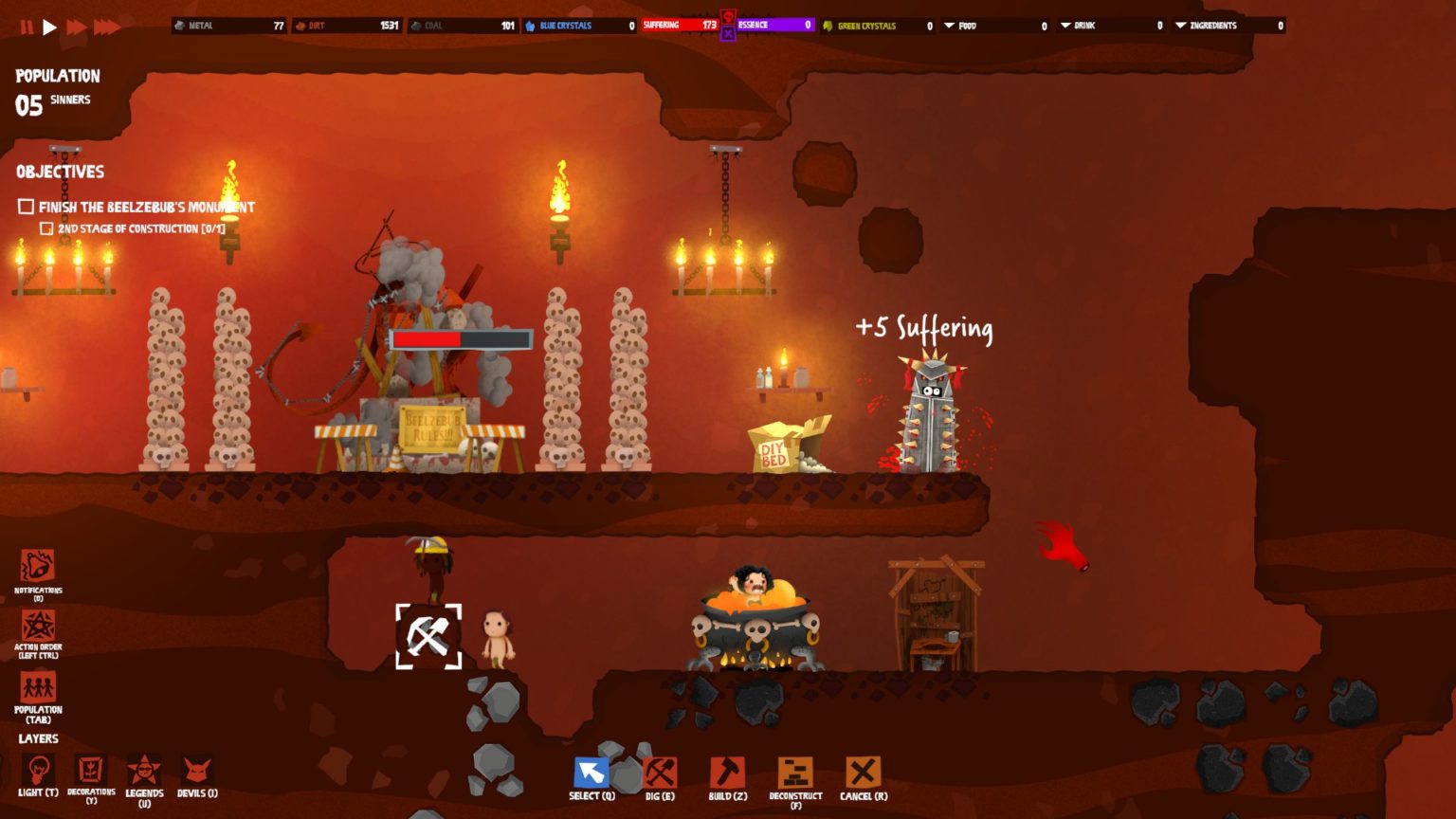Screen dimensions: 1456x819
Task: Open the Action Order menu
Action: click(x=38, y=627)
